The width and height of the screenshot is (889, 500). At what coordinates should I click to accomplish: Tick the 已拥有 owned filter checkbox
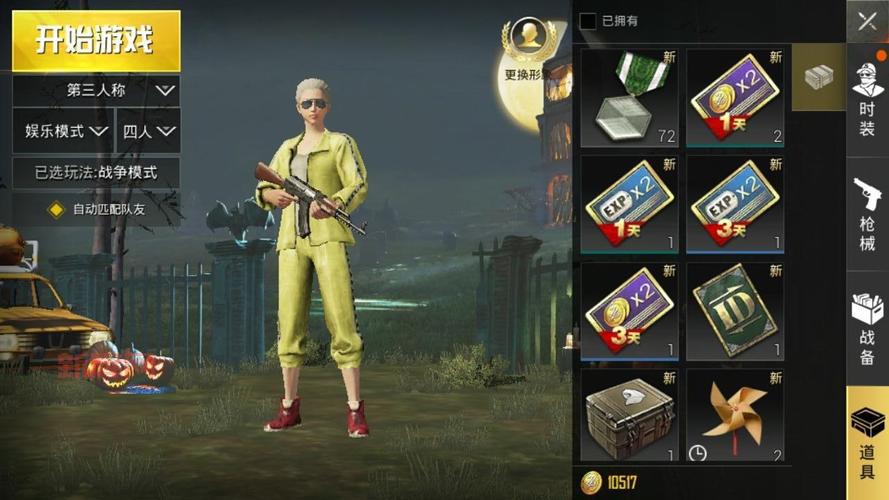click(588, 21)
